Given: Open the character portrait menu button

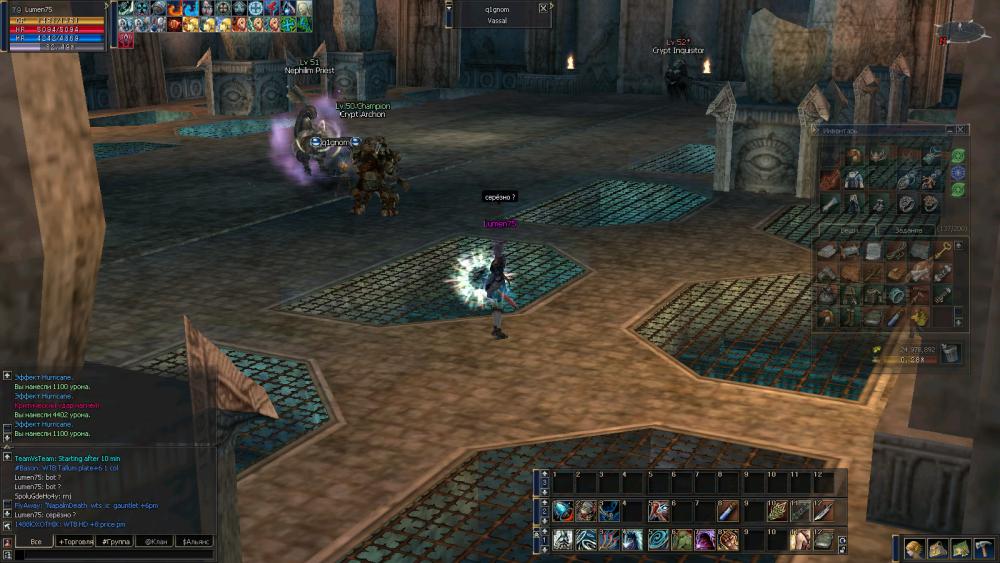Looking at the screenshot, I should (914, 548).
